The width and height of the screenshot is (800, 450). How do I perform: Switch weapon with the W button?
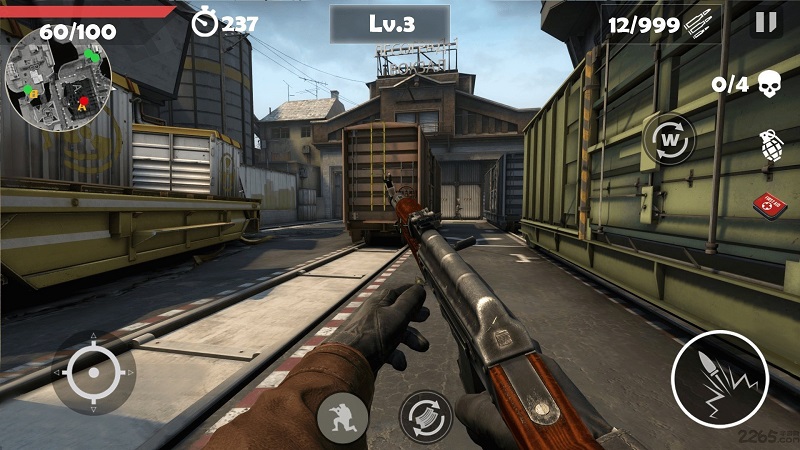coord(669,140)
